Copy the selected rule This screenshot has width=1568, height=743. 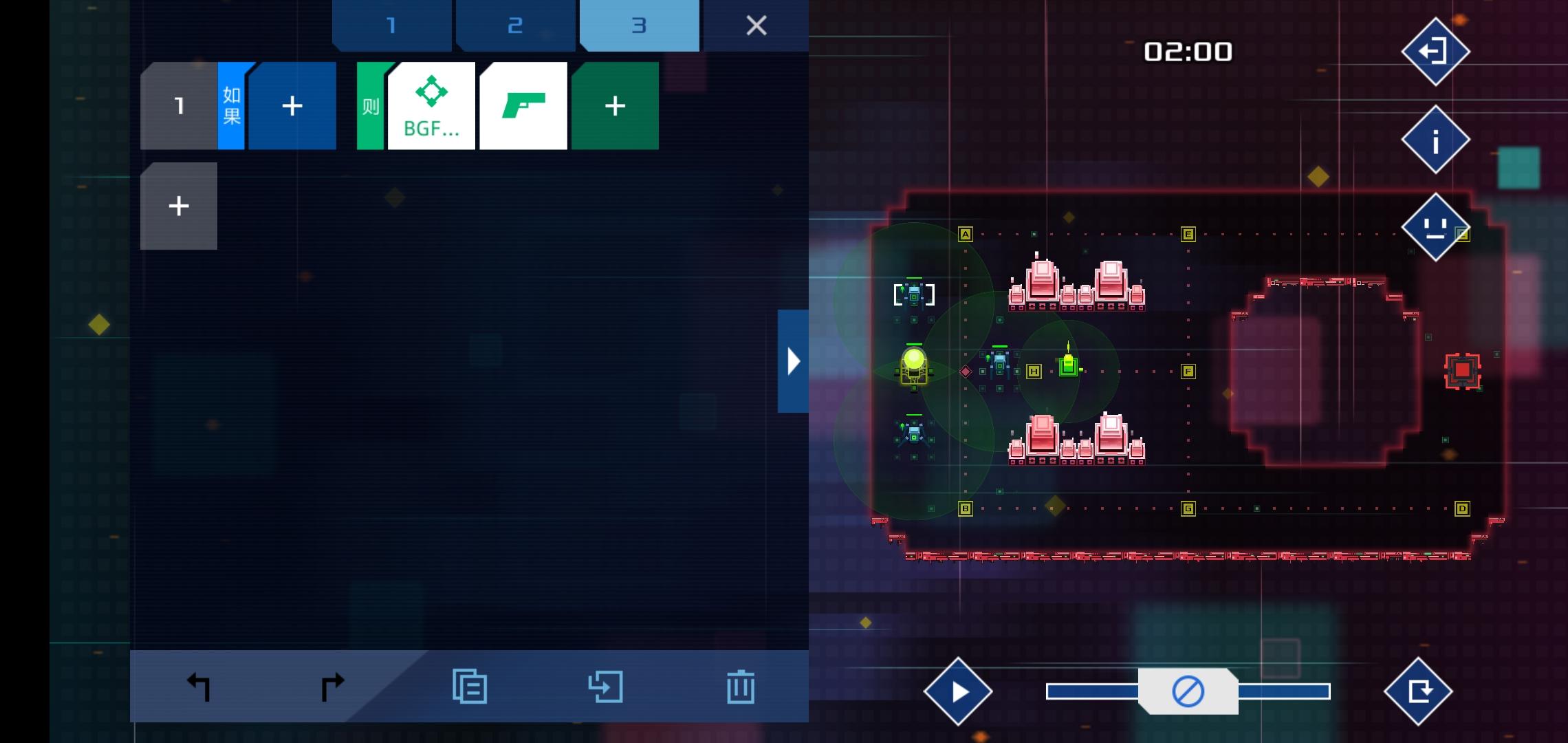(x=470, y=685)
